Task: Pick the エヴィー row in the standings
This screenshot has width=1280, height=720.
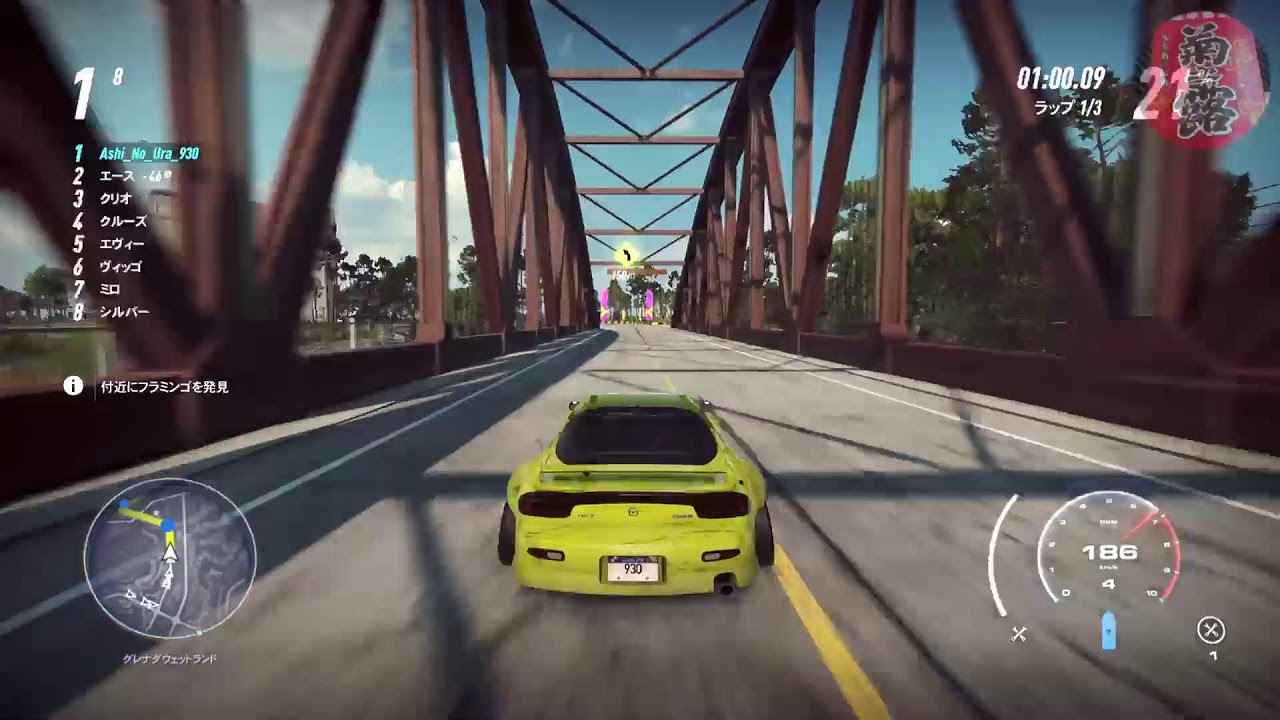Action: click(x=122, y=244)
